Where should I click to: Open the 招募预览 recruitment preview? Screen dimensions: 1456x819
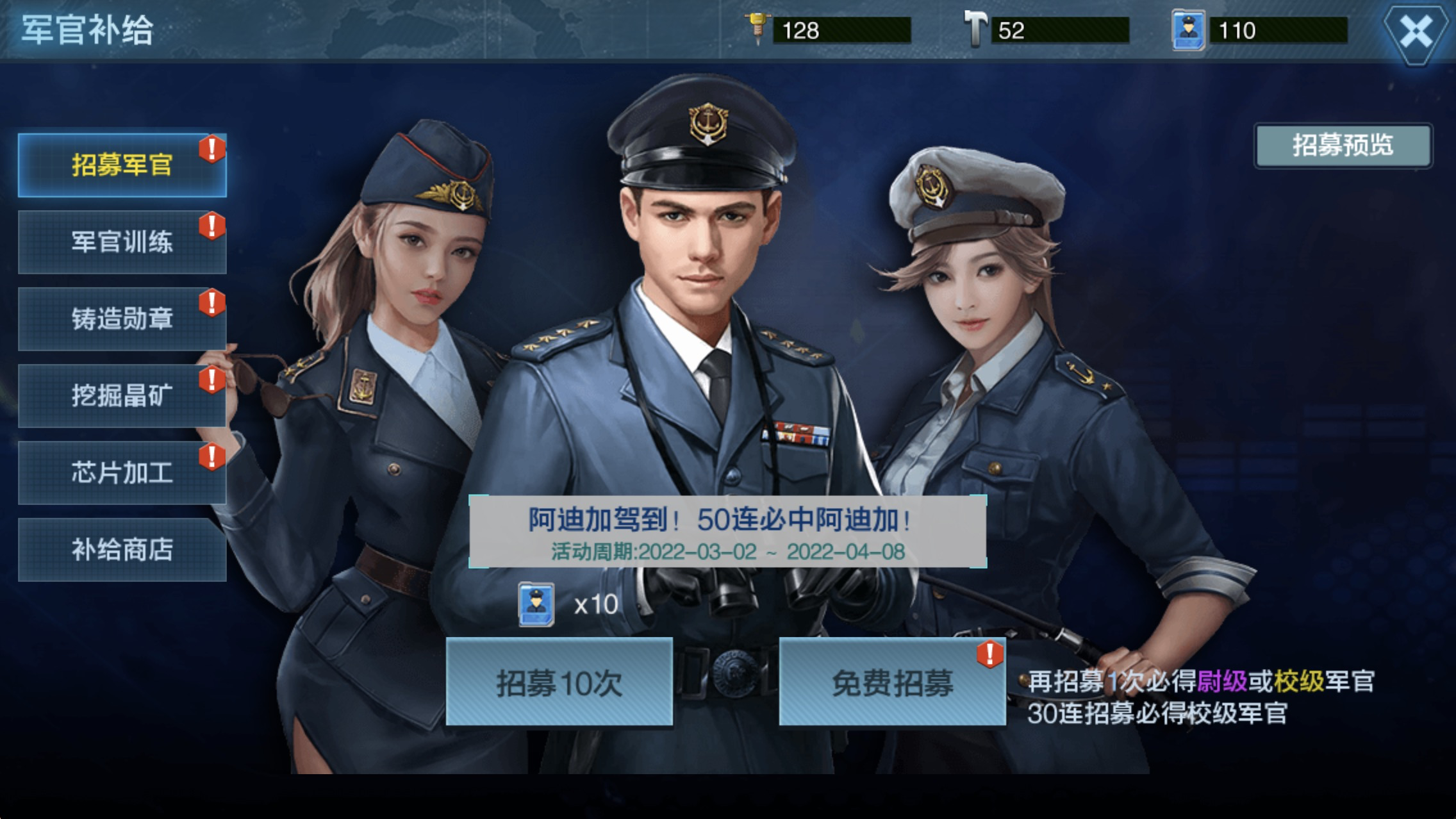coord(1342,147)
